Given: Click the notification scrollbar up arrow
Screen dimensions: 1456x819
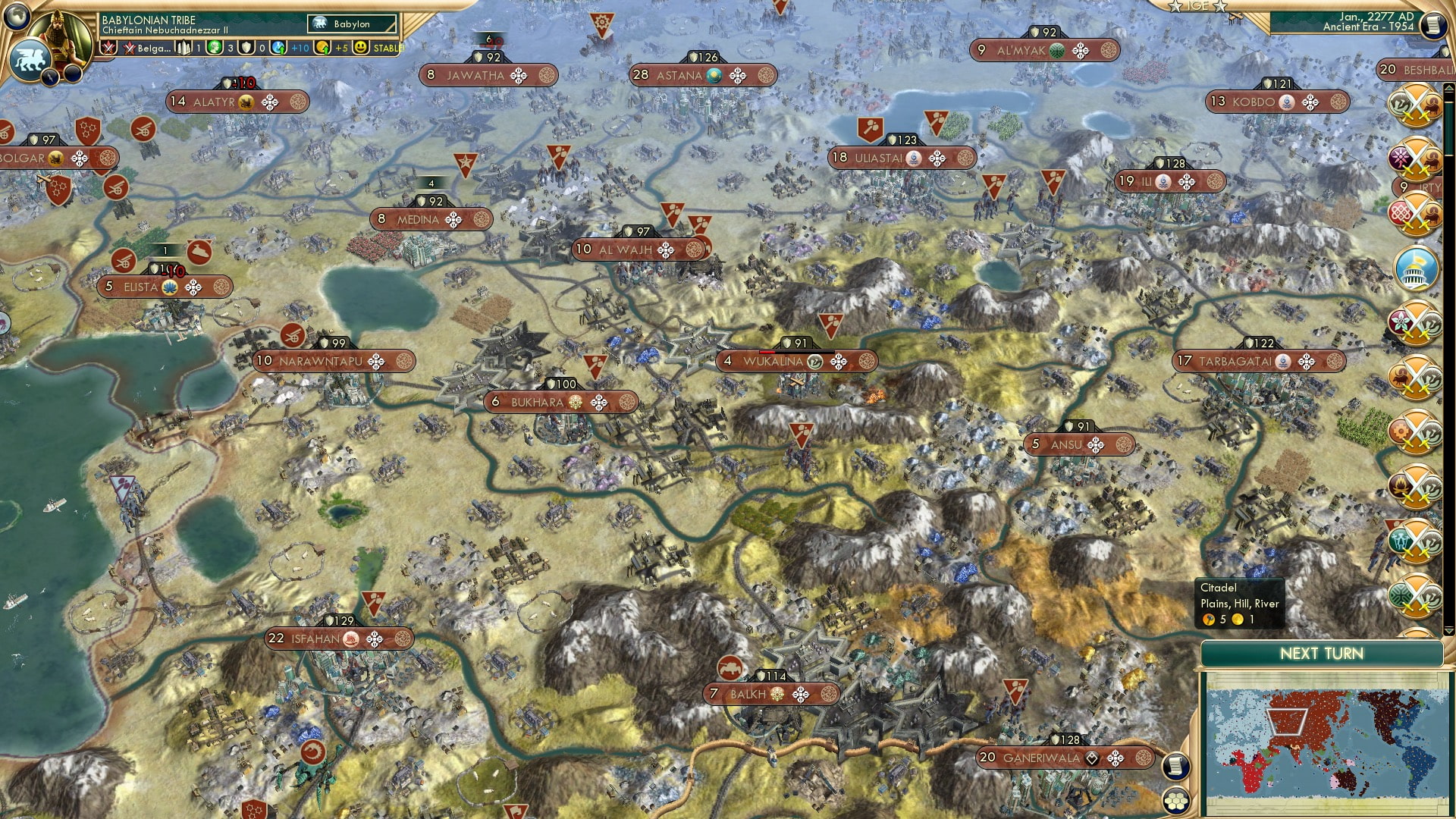Looking at the screenshot, I should (1448, 88).
